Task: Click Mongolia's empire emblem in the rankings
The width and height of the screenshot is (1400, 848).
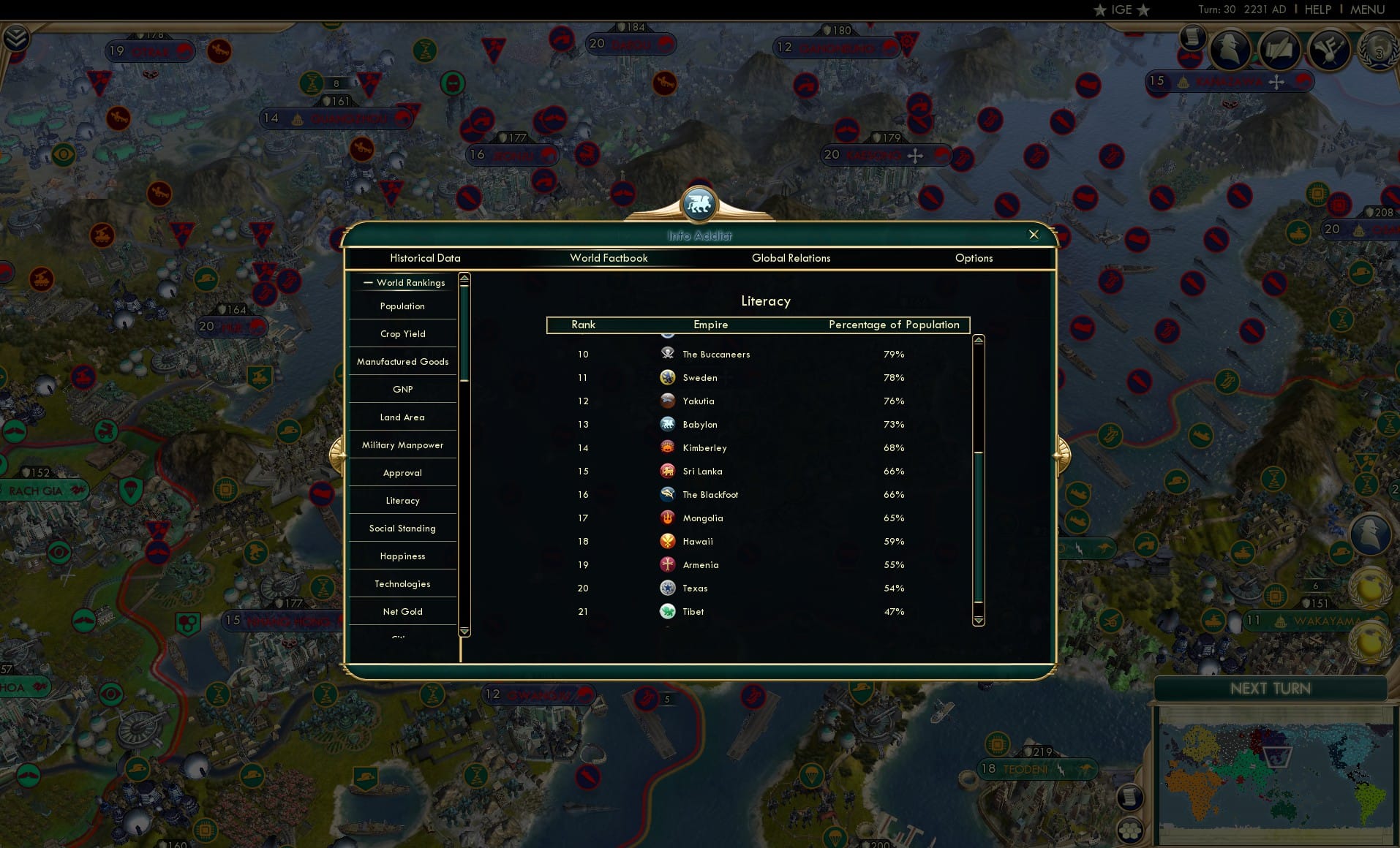Action: [x=667, y=518]
